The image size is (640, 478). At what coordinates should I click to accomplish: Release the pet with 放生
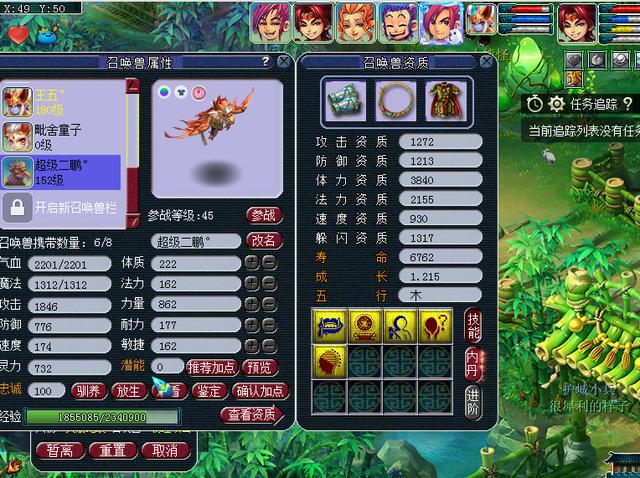(128, 391)
